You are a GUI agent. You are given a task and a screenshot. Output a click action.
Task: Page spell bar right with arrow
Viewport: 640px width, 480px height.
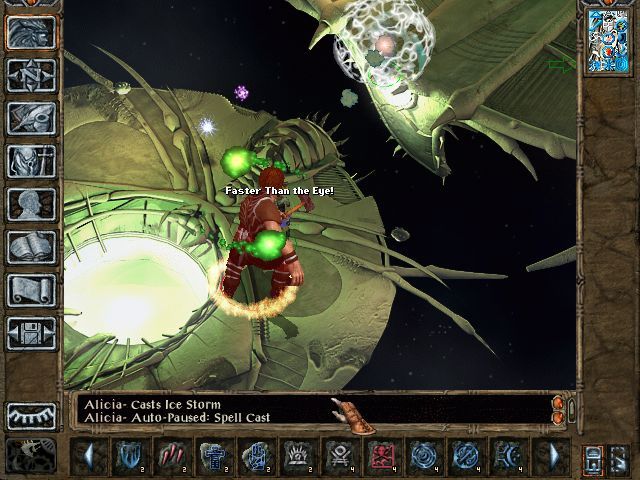click(x=551, y=456)
